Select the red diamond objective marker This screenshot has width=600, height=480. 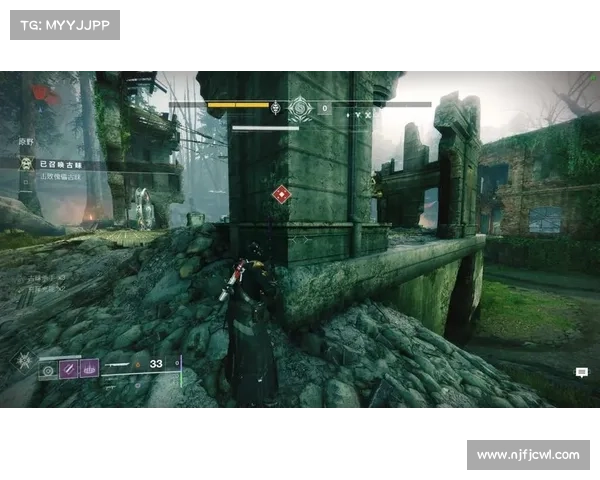(x=282, y=195)
